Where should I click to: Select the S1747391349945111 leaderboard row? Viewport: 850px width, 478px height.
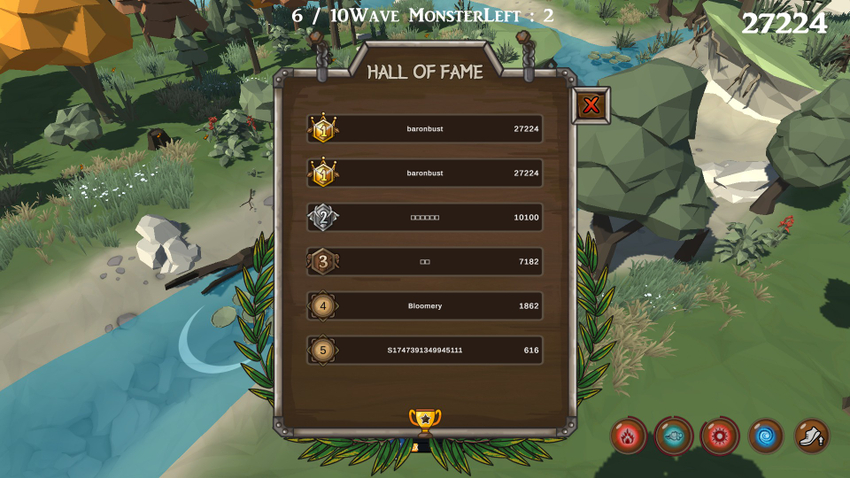click(x=425, y=350)
